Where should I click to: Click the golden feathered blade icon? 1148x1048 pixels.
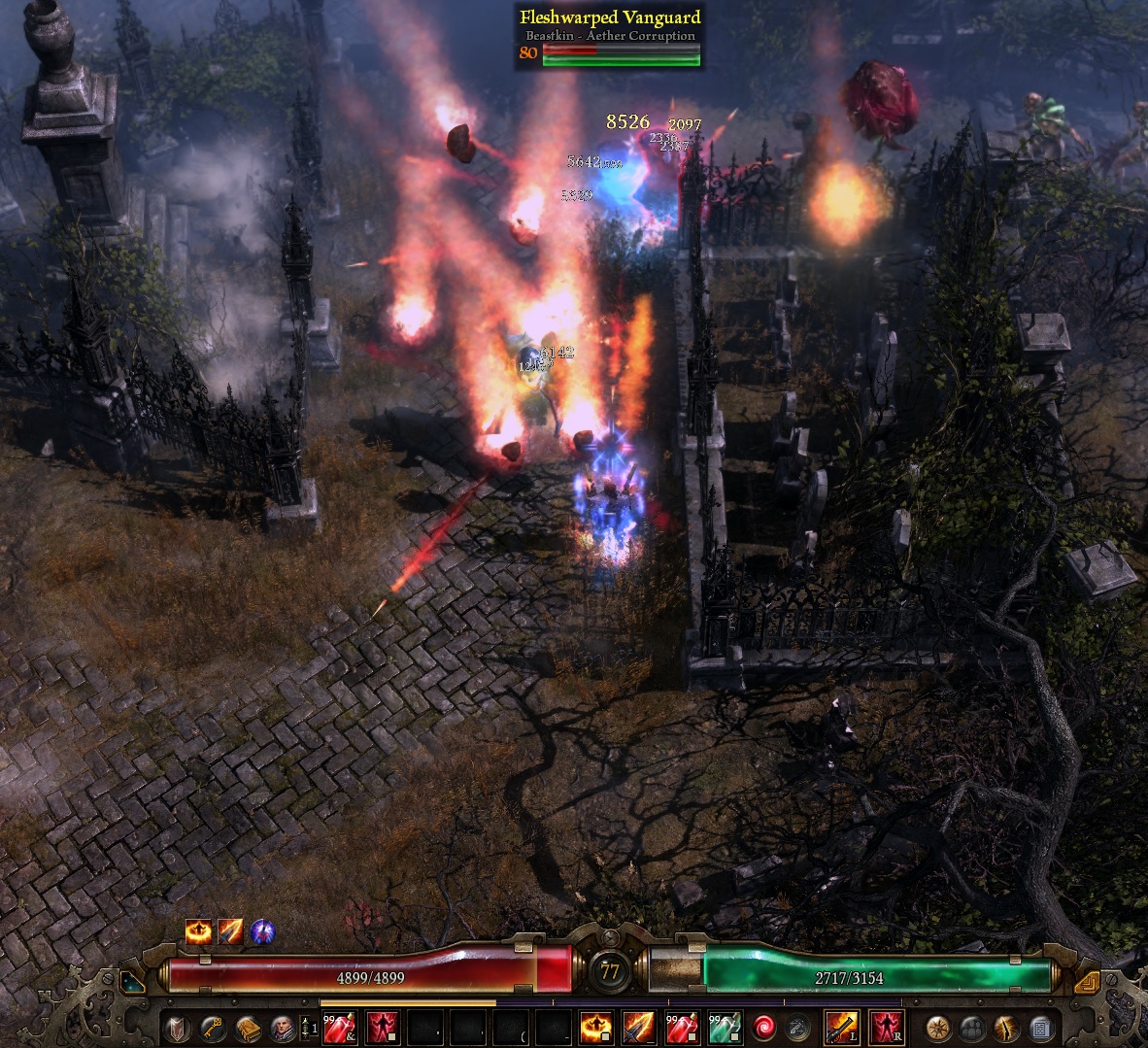tap(1005, 1027)
